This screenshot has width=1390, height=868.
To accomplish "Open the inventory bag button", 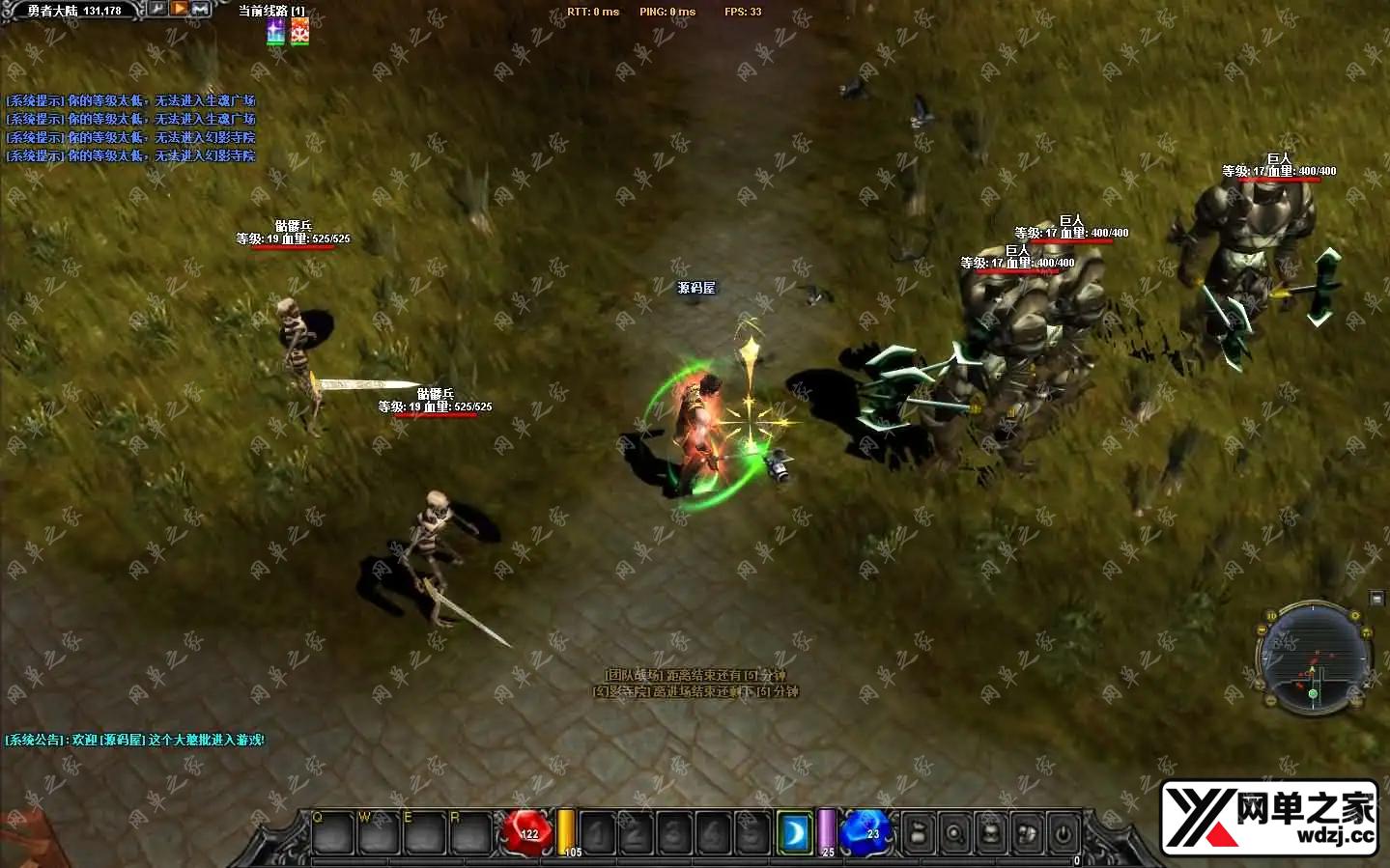I will pos(919,832).
